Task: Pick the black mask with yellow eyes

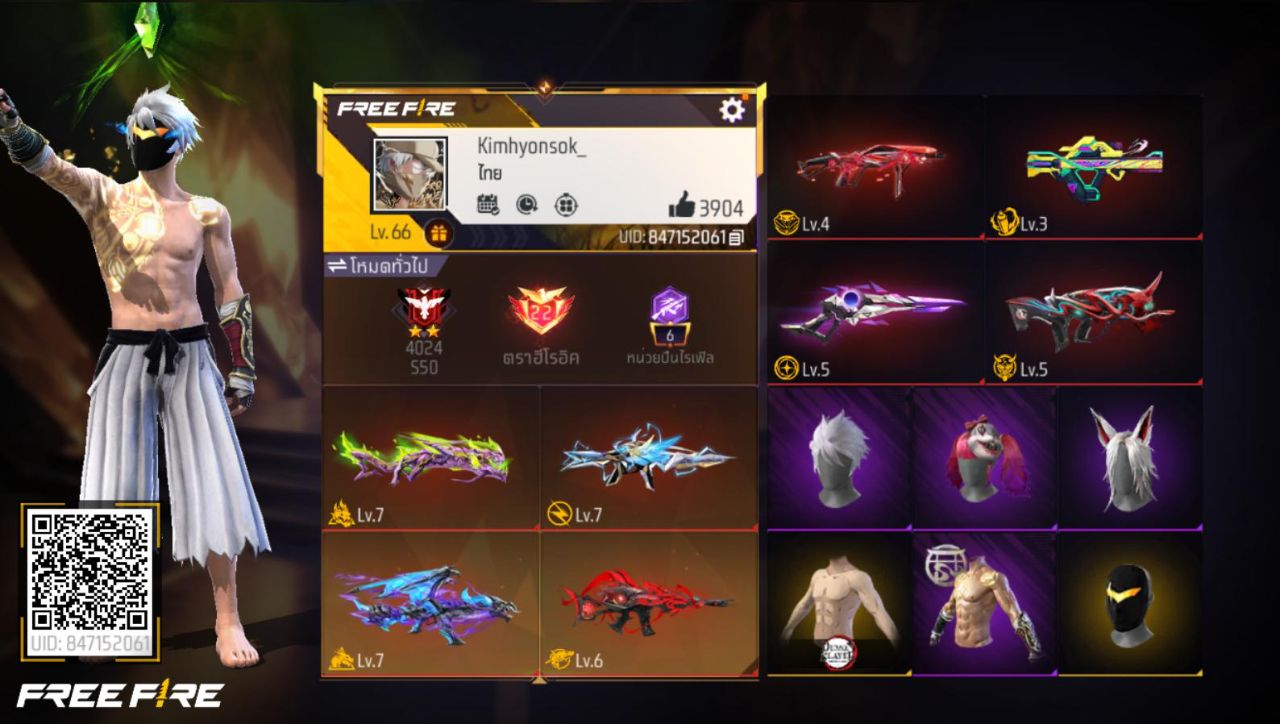Action: (1130, 602)
